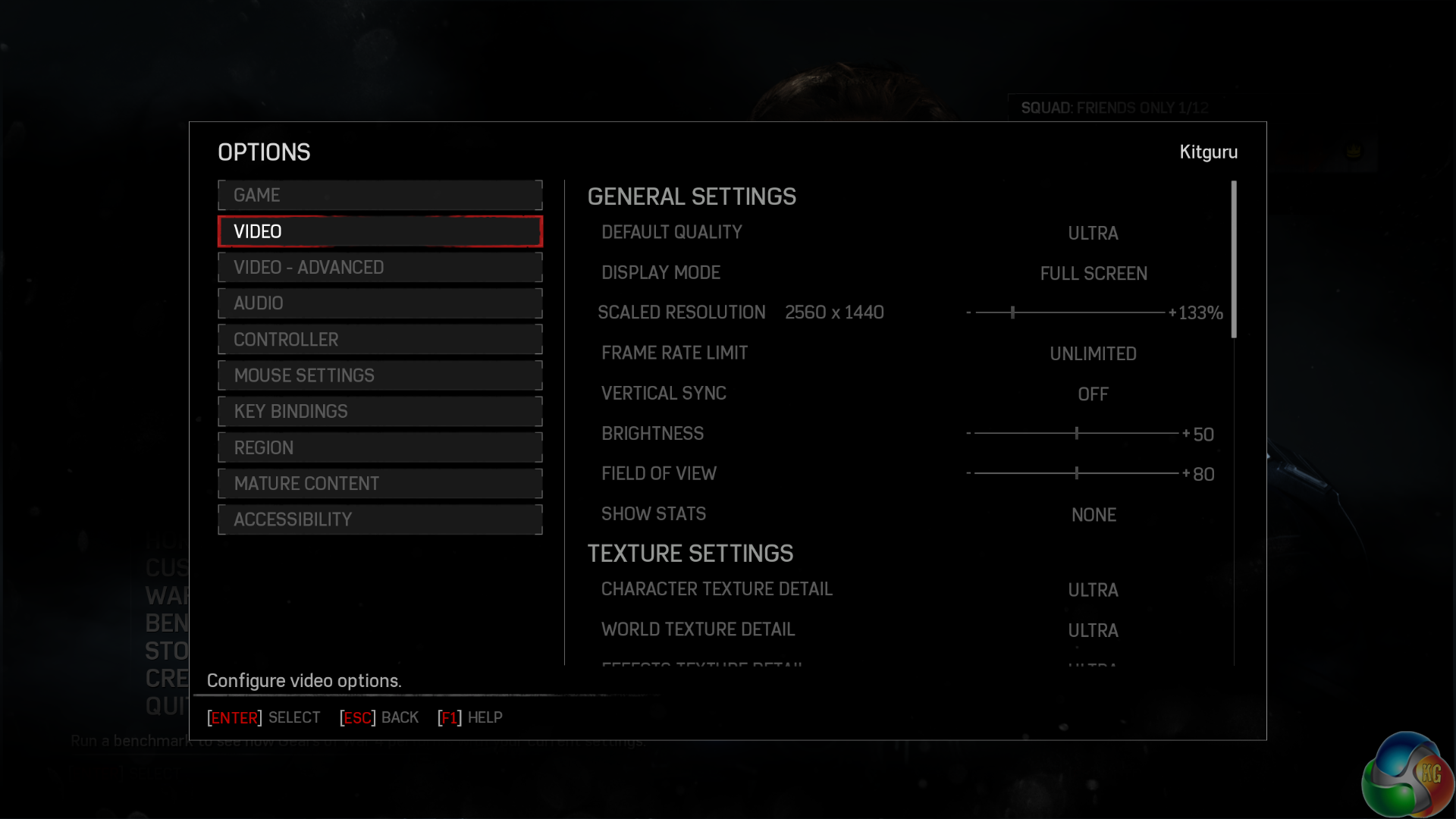Image resolution: width=1456 pixels, height=819 pixels.
Task: Change the Show Stats option
Action: coord(1093,516)
